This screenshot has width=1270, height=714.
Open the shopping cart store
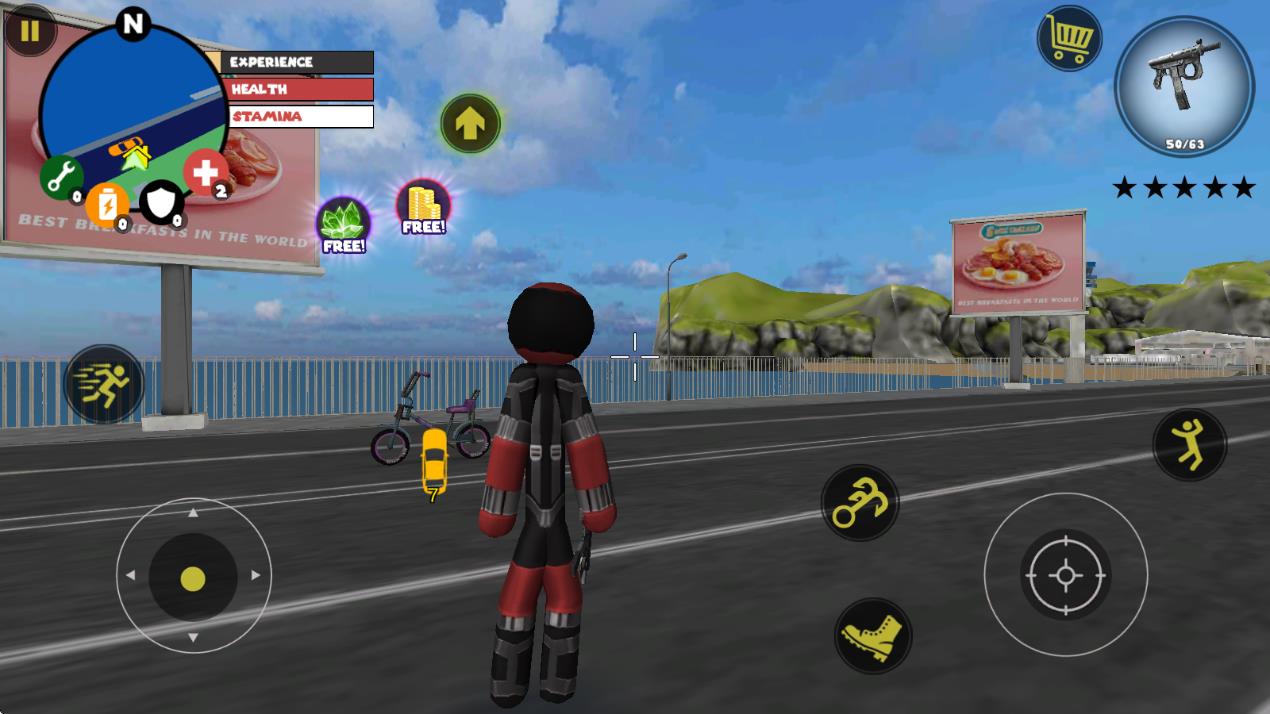[x=1069, y=39]
